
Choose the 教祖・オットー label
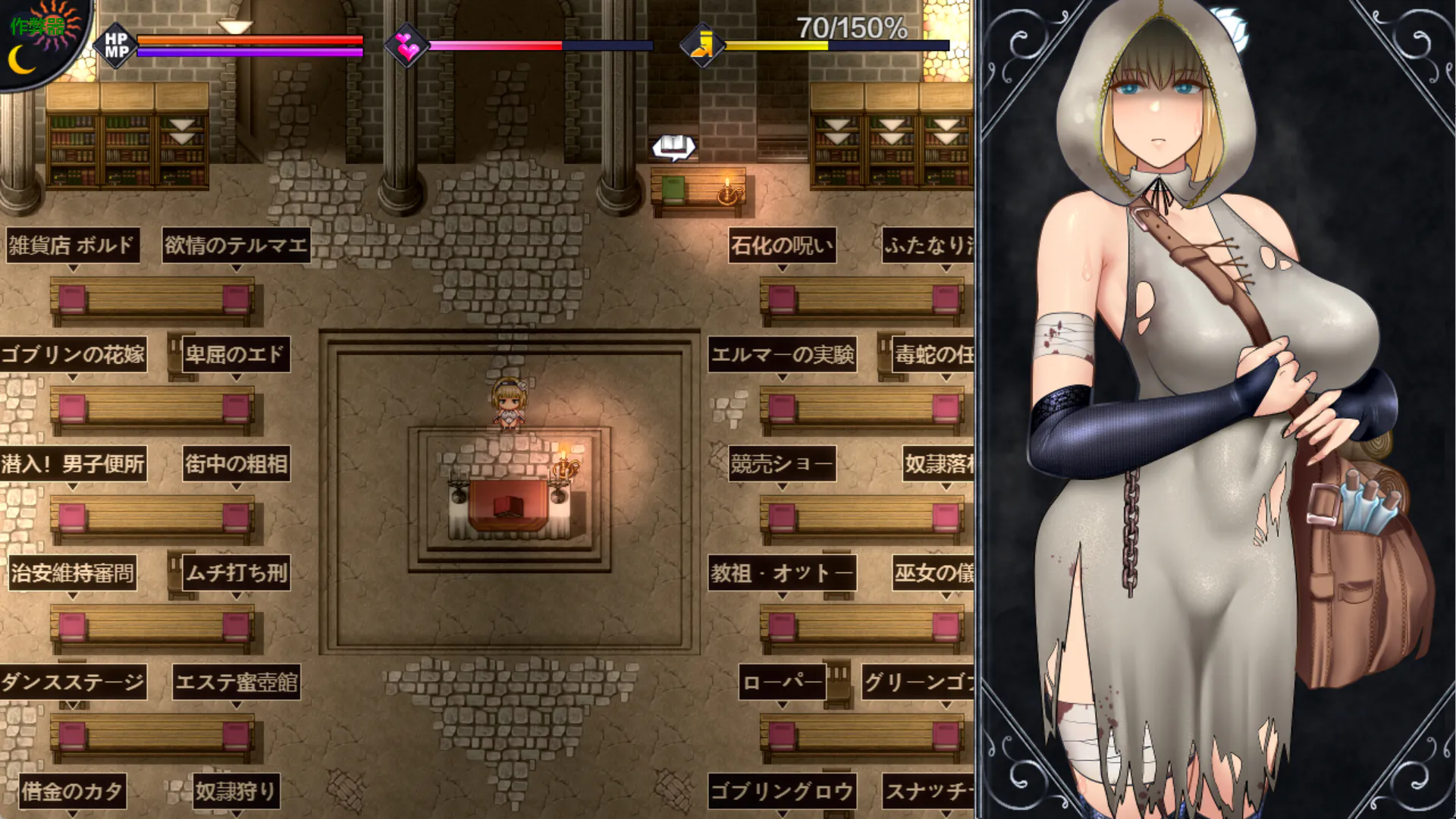coord(782,573)
